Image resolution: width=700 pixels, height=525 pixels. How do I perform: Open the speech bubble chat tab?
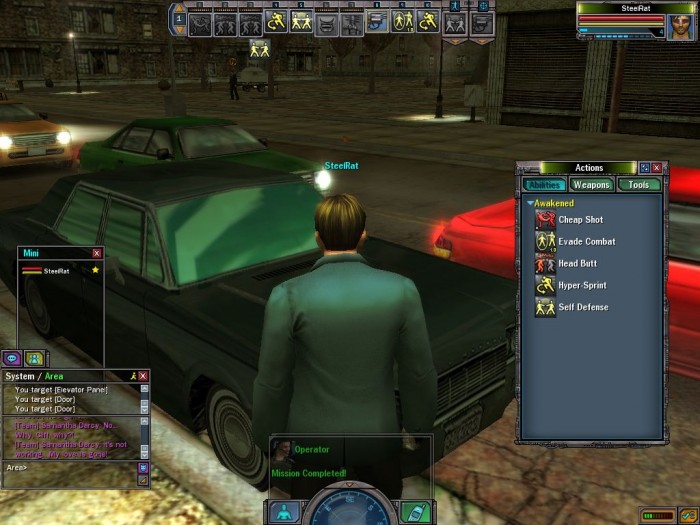click(12, 358)
